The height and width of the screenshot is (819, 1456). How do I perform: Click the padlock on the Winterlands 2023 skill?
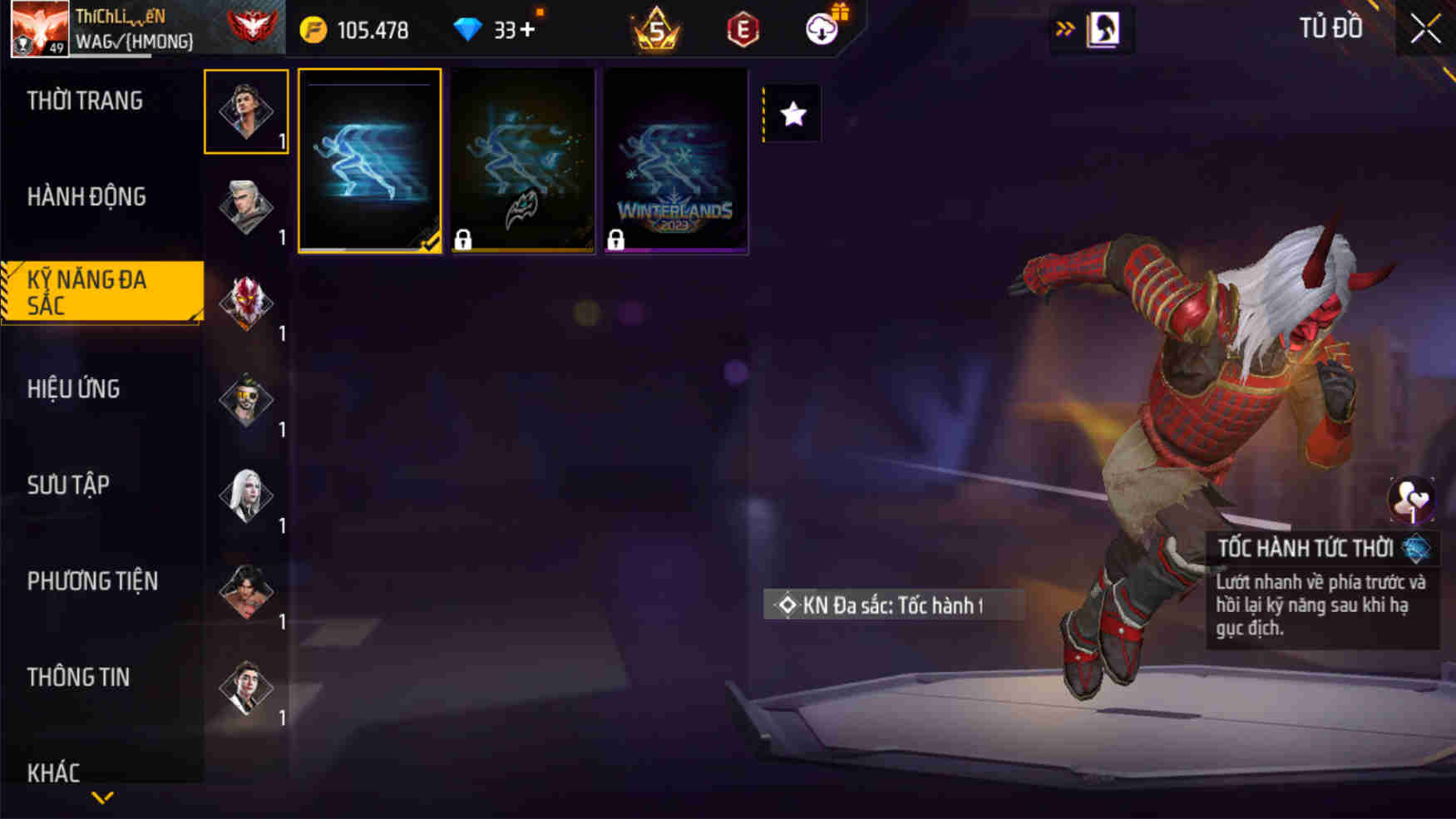(x=619, y=241)
